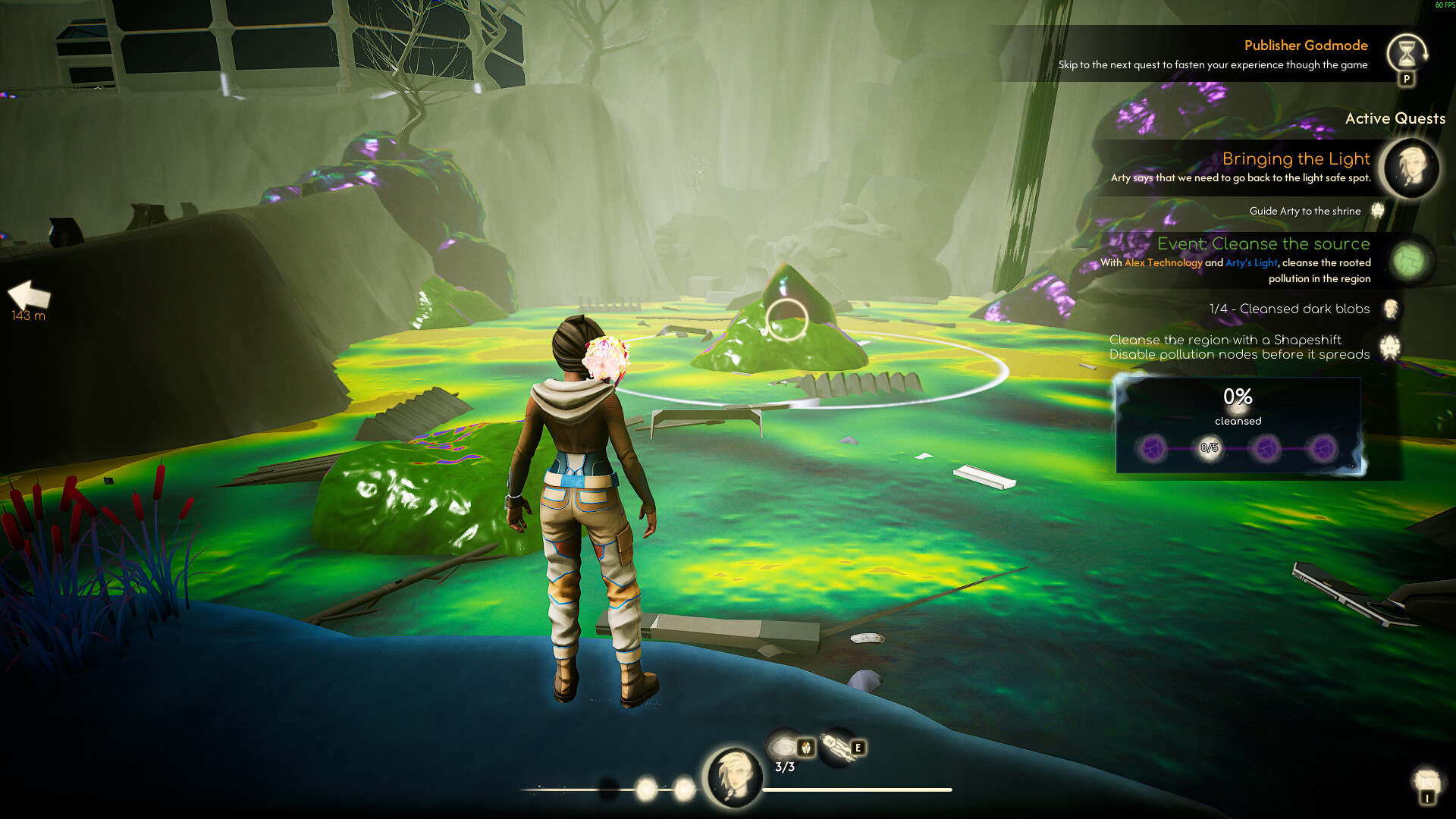This screenshot has width=1456, height=819.
Task: Click the Active Quests header
Action: (1395, 118)
